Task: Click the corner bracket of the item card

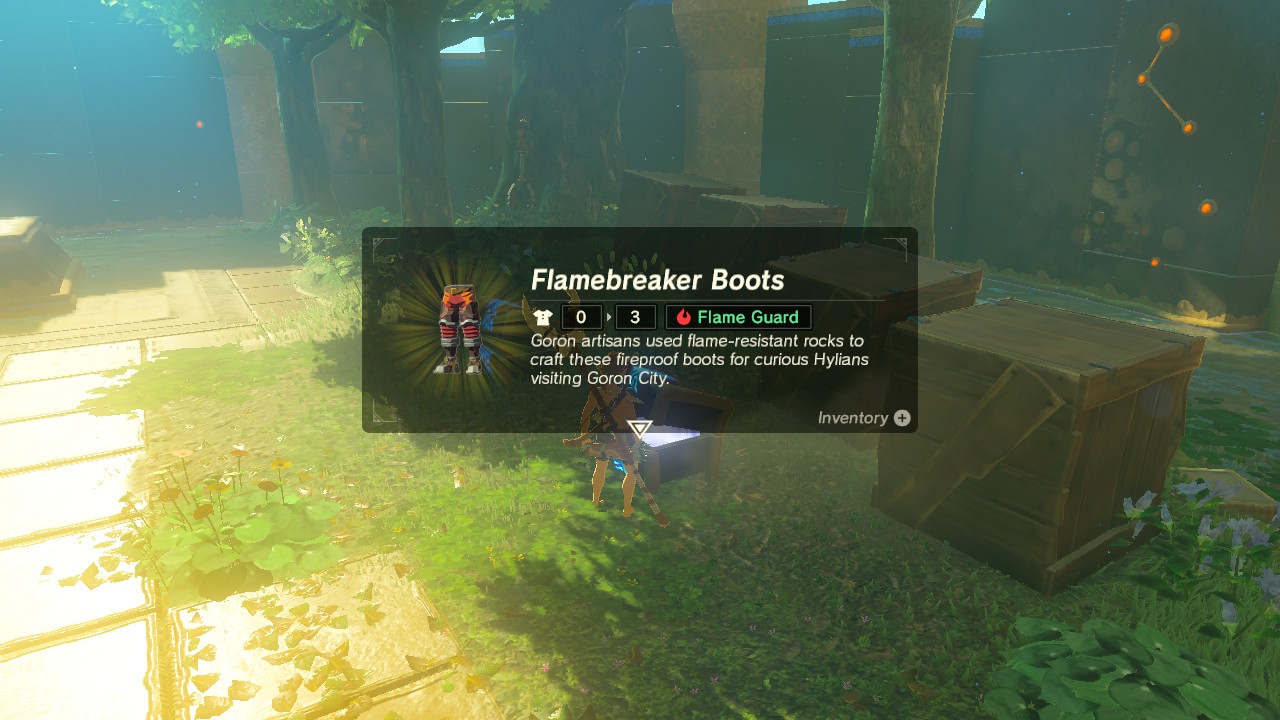Action: (x=378, y=239)
